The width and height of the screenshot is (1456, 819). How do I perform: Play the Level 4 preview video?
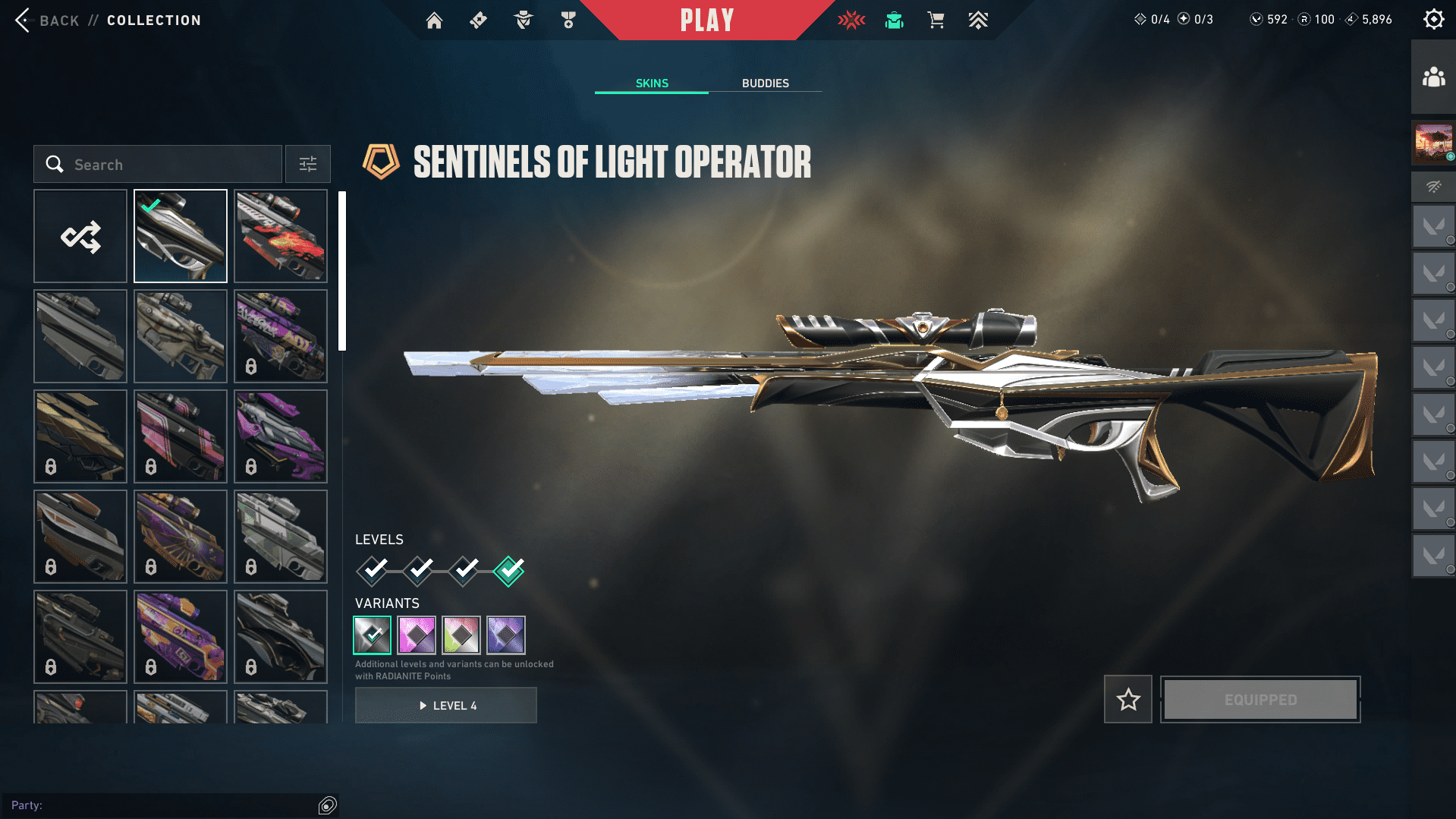(x=446, y=705)
